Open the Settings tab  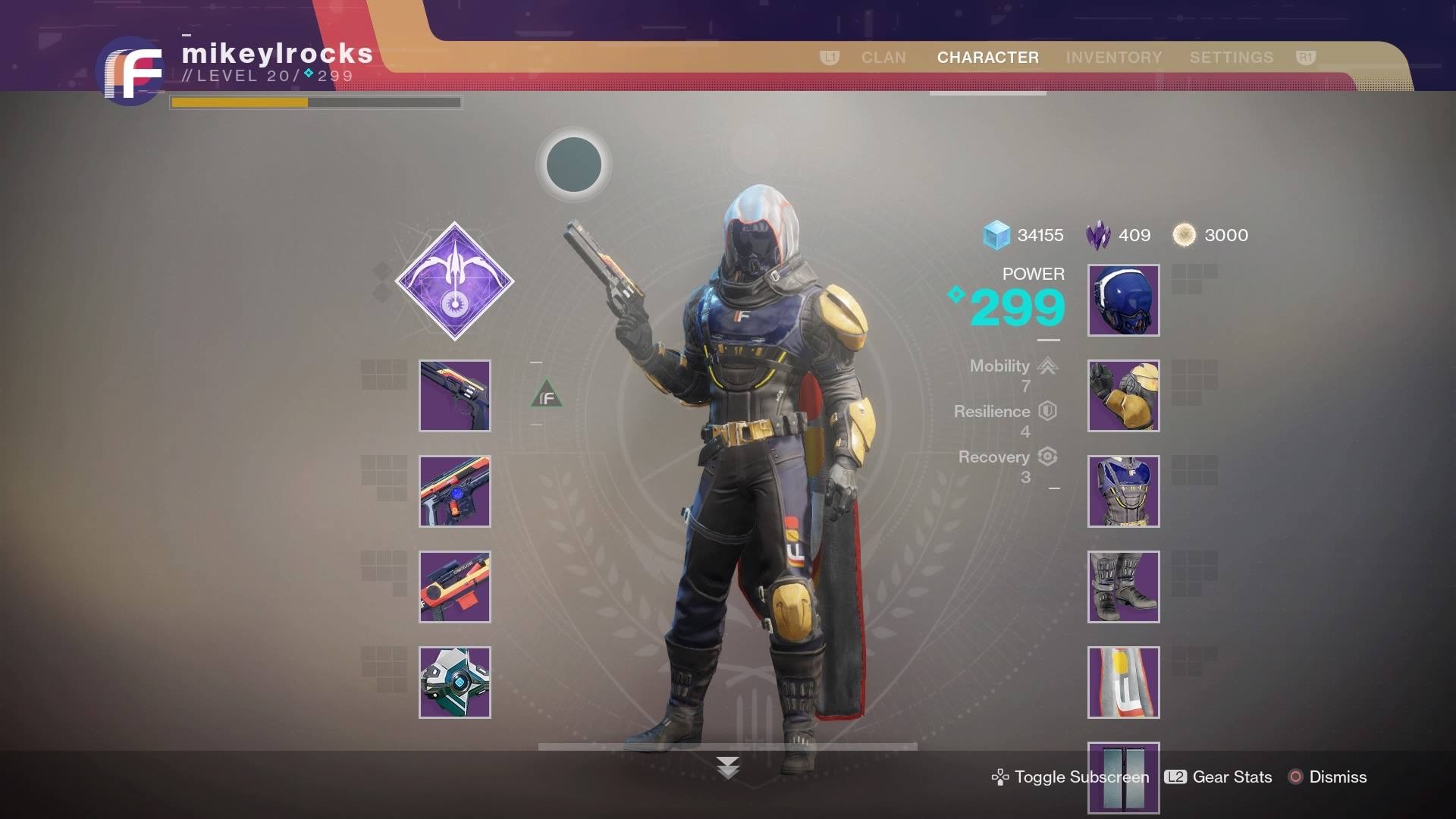pos(1231,58)
